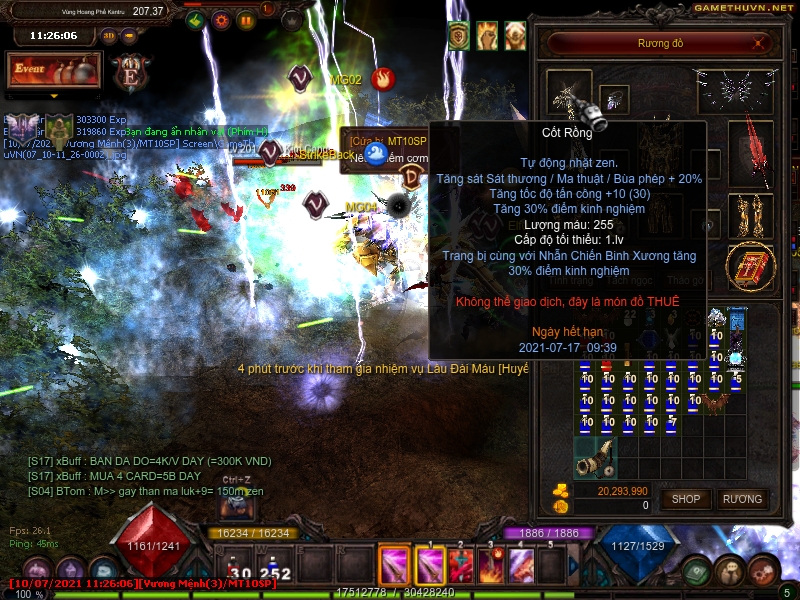Select the cannon item in inventory
Image resolution: width=800 pixels, height=600 pixels.
(x=595, y=457)
